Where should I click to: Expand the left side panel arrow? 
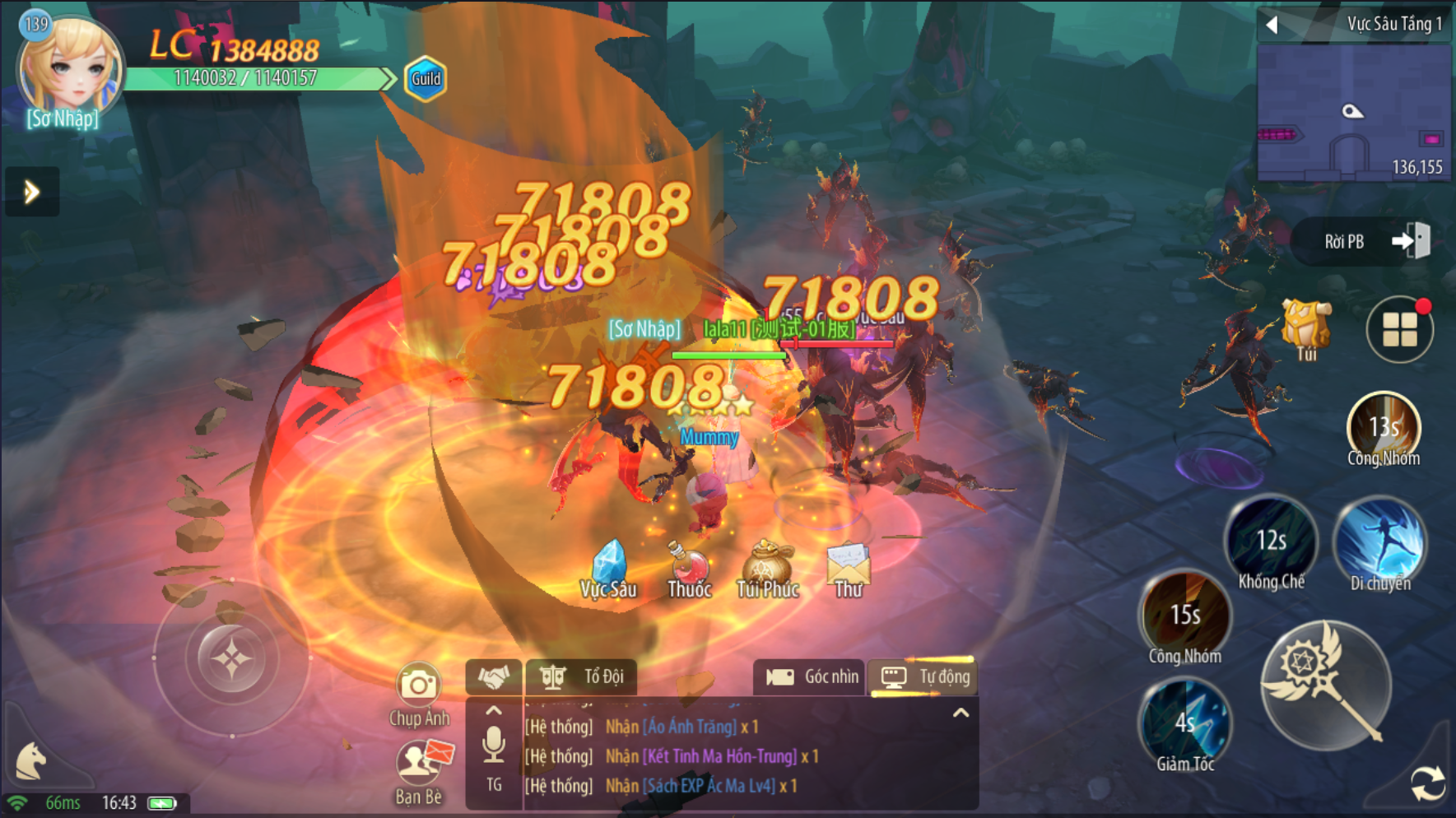(x=32, y=193)
